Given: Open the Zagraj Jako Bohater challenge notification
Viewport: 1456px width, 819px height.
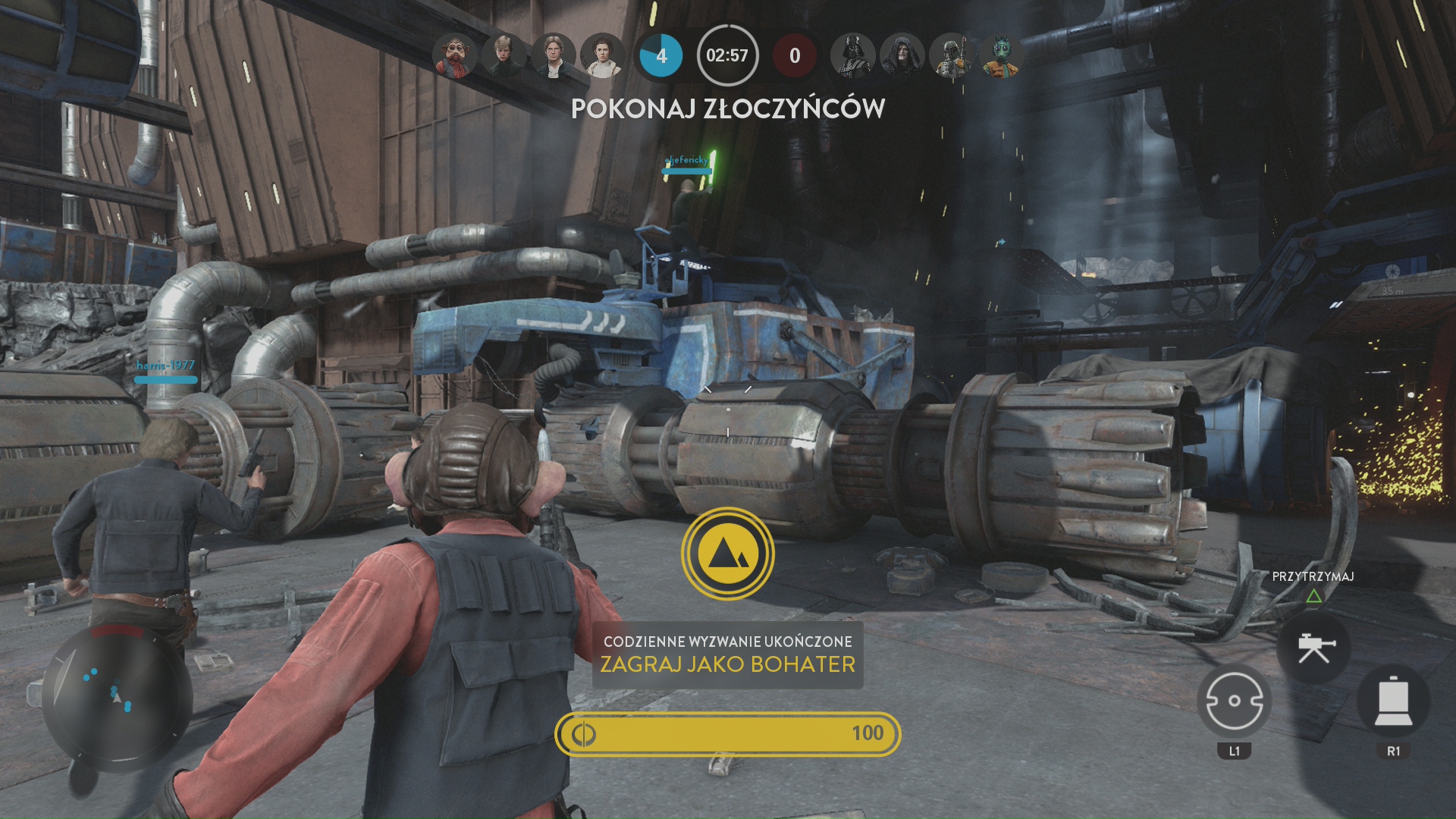Looking at the screenshot, I should pos(727,654).
